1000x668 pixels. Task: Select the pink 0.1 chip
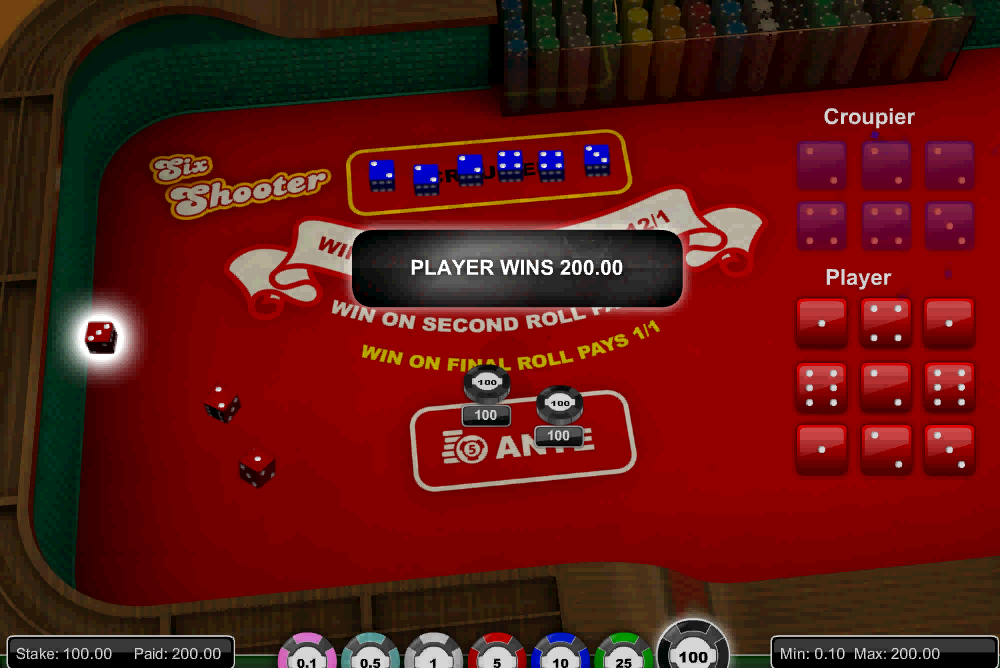(307, 655)
